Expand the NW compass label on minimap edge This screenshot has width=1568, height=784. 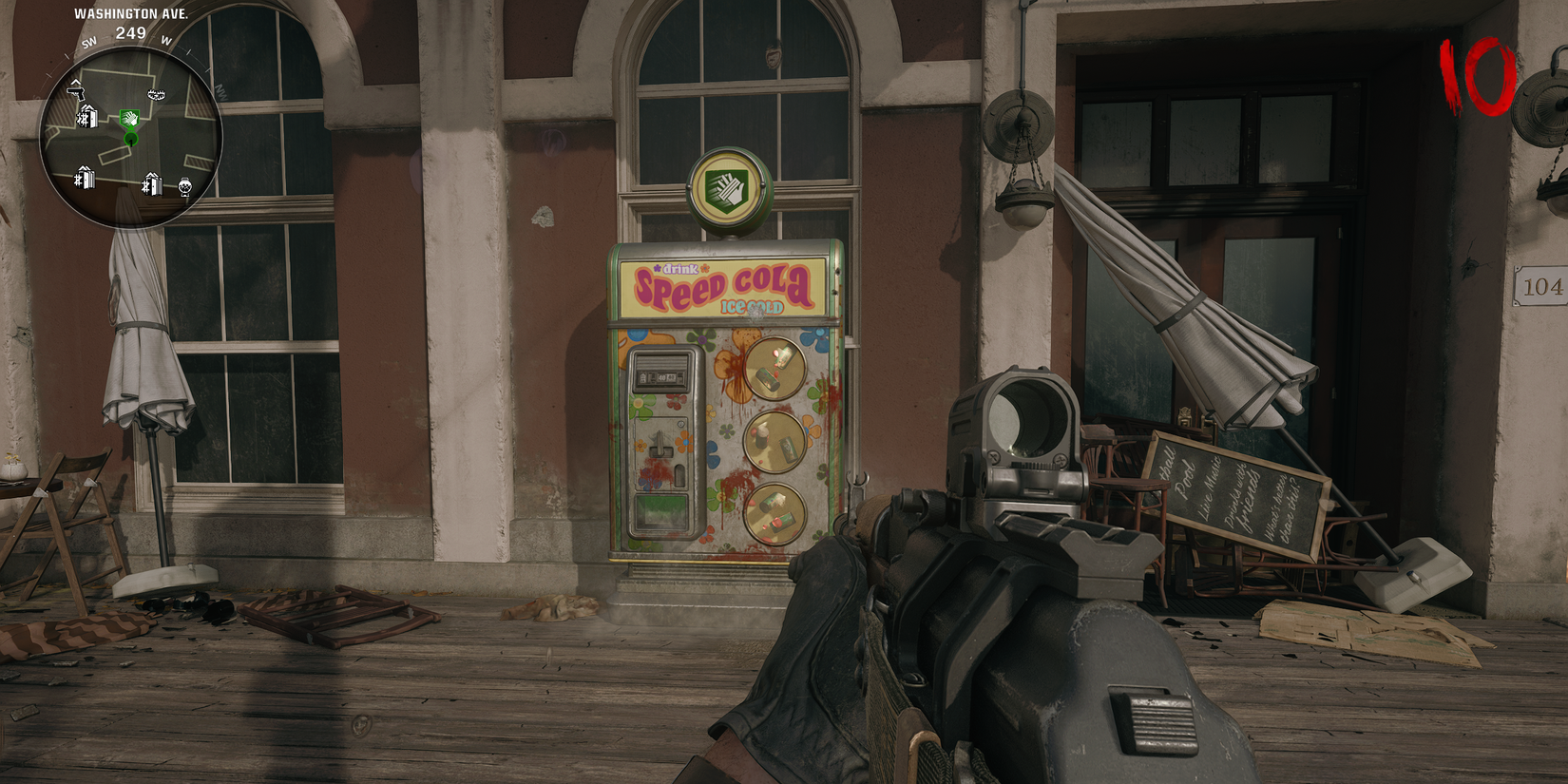pos(222,90)
